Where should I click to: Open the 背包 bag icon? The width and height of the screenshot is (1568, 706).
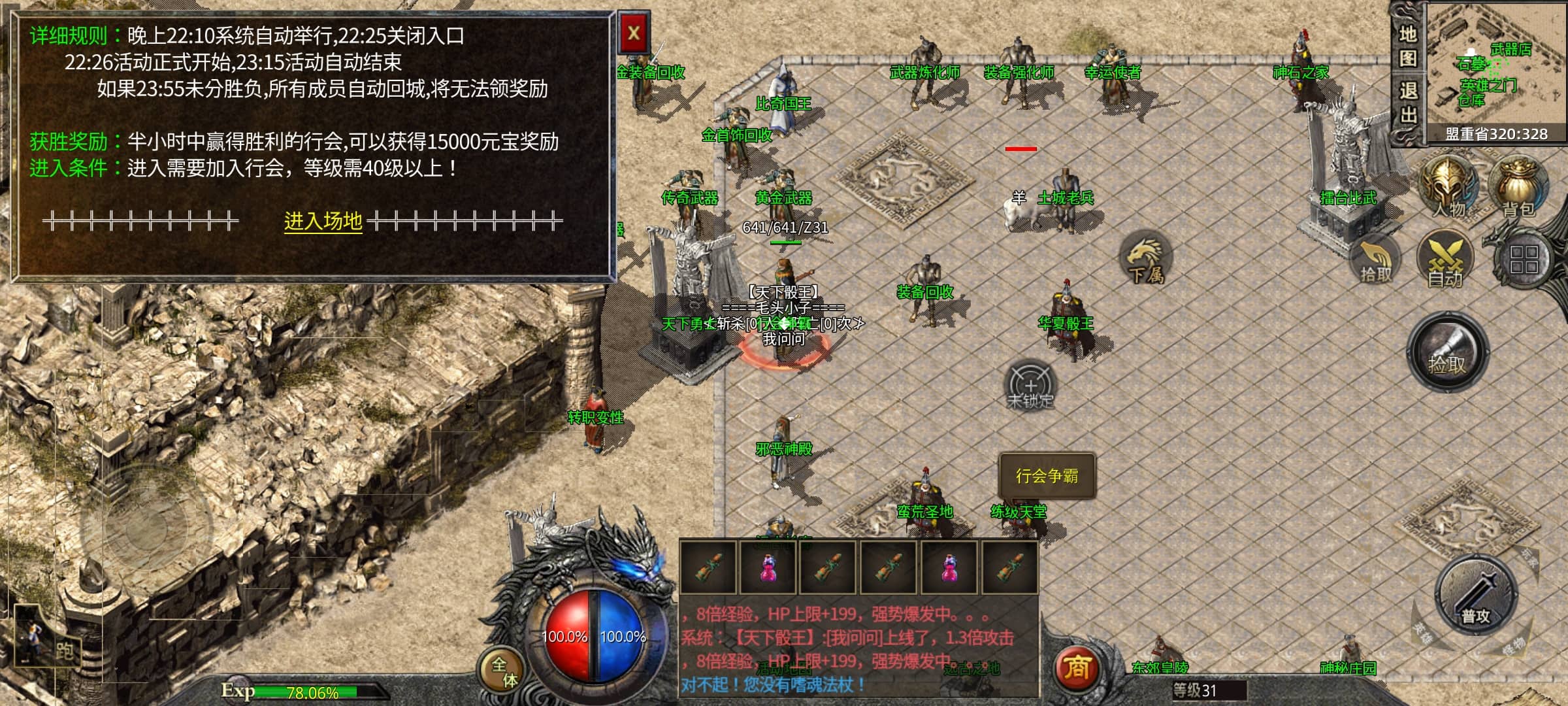(1518, 186)
